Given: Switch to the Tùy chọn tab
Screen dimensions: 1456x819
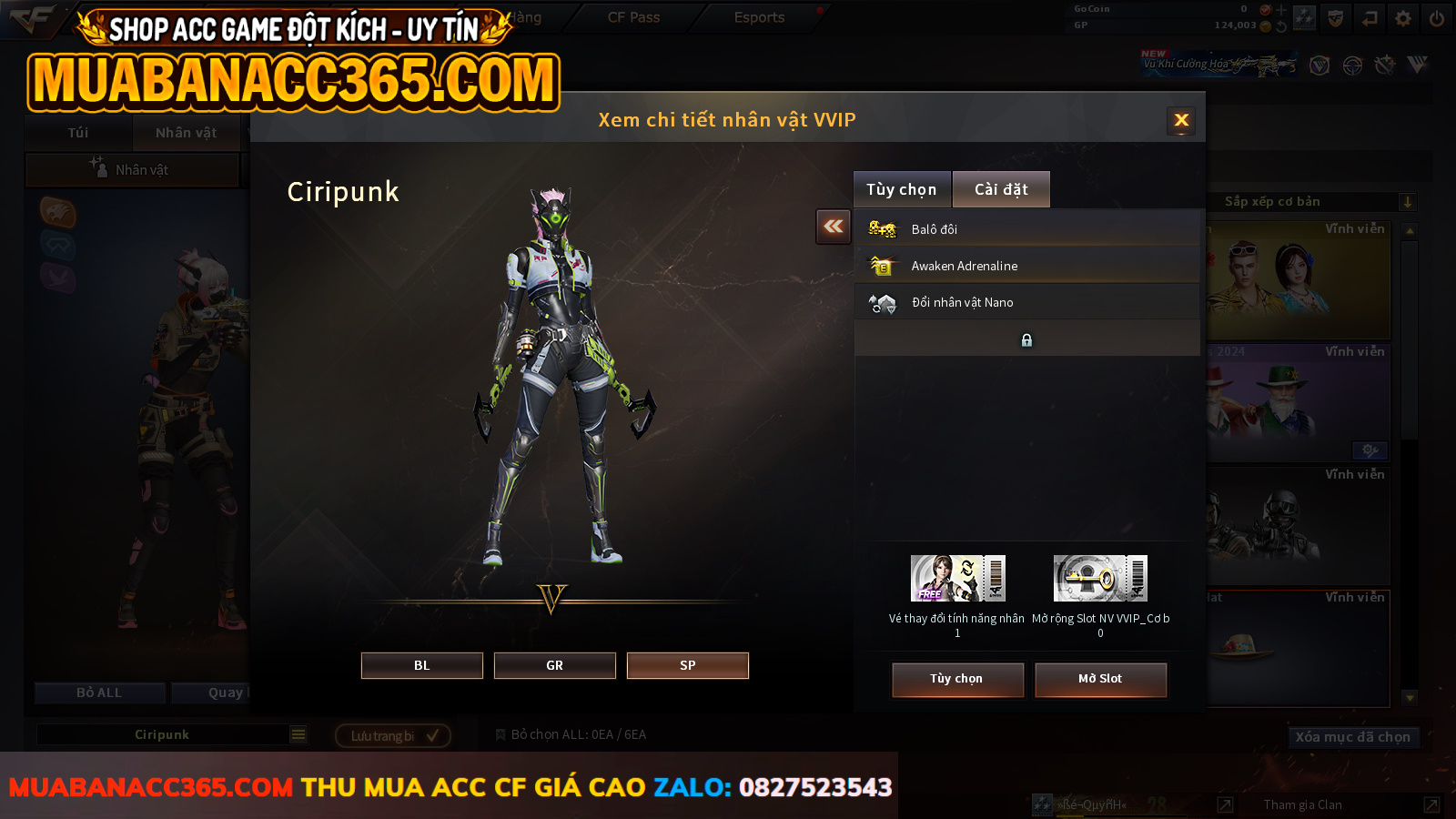Looking at the screenshot, I should (901, 189).
